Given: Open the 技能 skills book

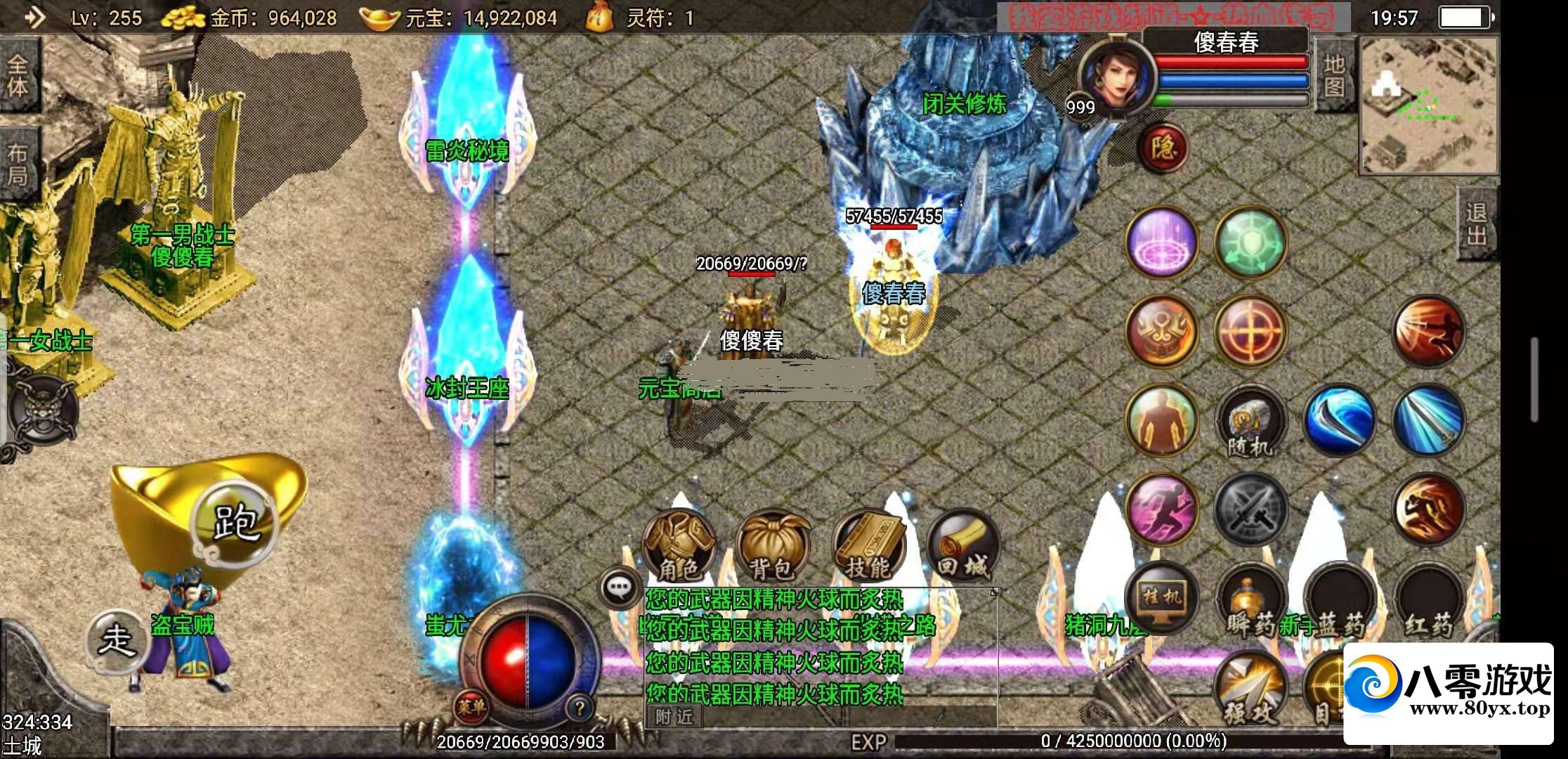Looking at the screenshot, I should (x=868, y=548).
